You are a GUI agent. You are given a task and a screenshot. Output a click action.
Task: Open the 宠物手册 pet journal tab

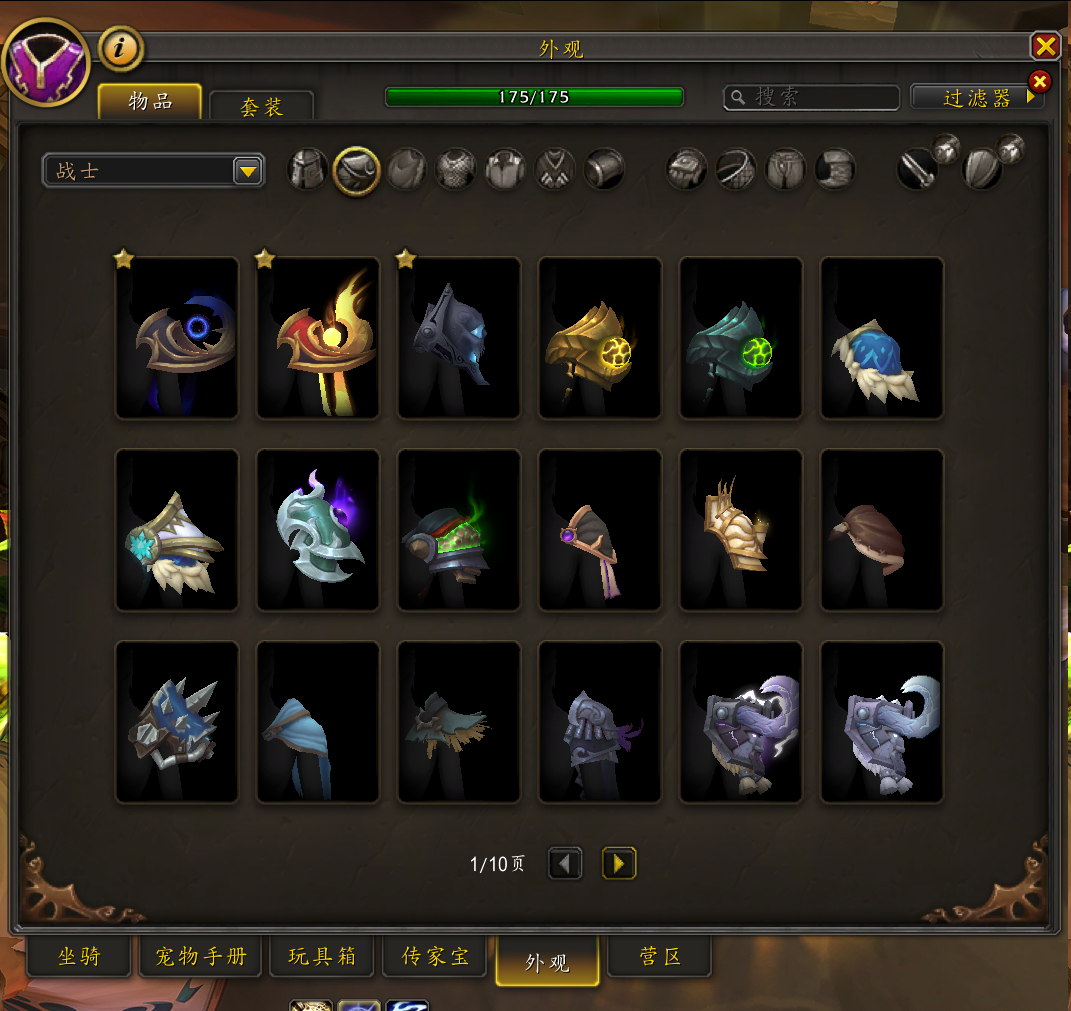pyautogui.click(x=201, y=957)
